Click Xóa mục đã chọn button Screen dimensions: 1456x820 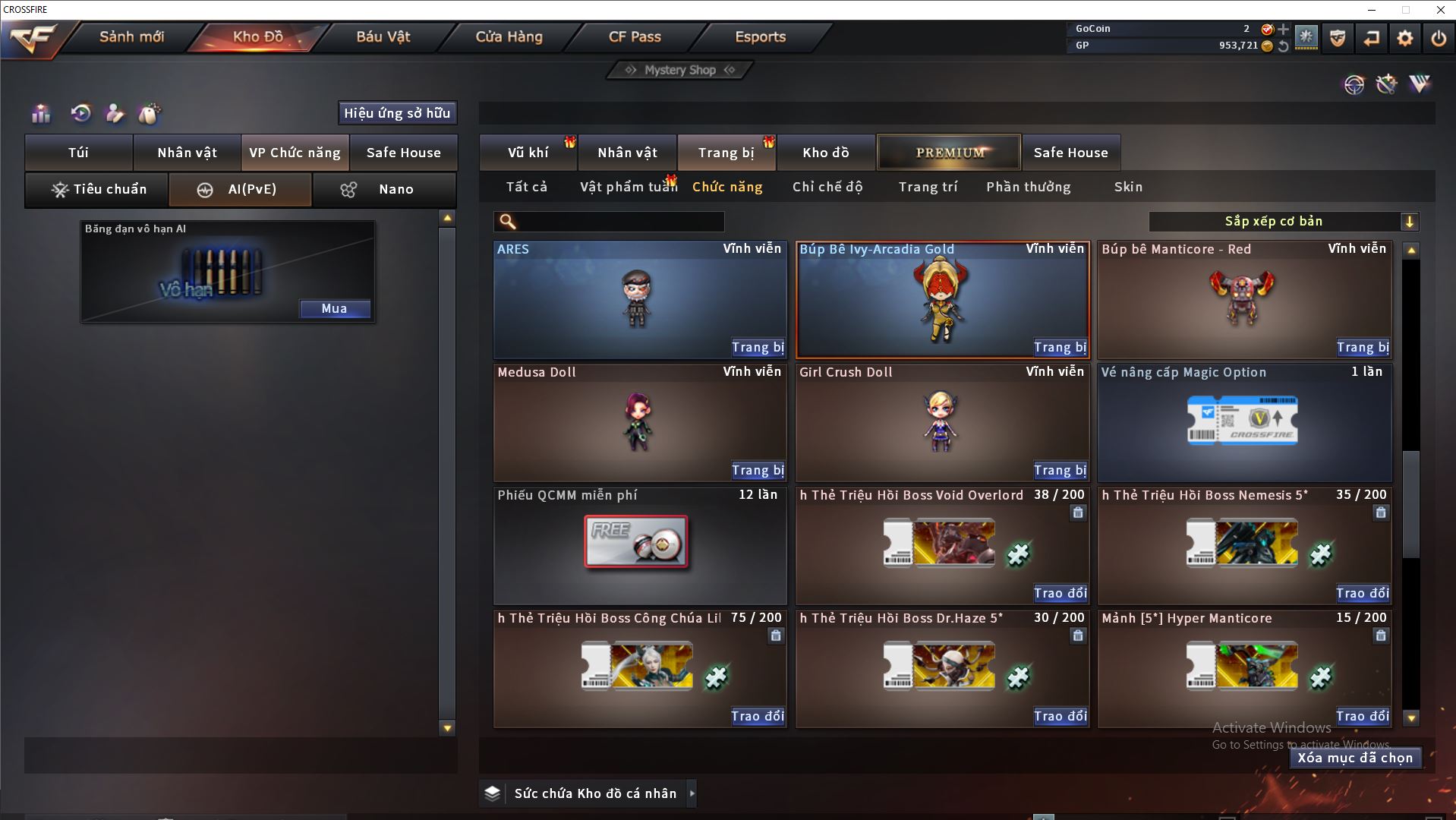pos(1354,758)
